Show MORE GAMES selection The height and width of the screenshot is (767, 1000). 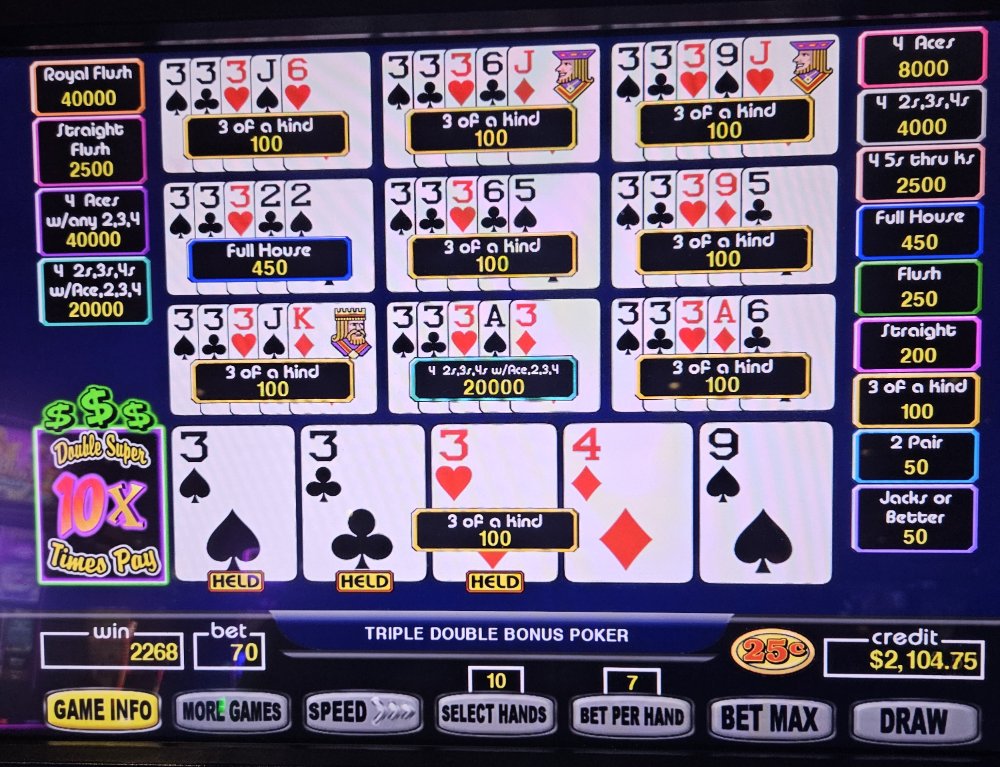(233, 712)
